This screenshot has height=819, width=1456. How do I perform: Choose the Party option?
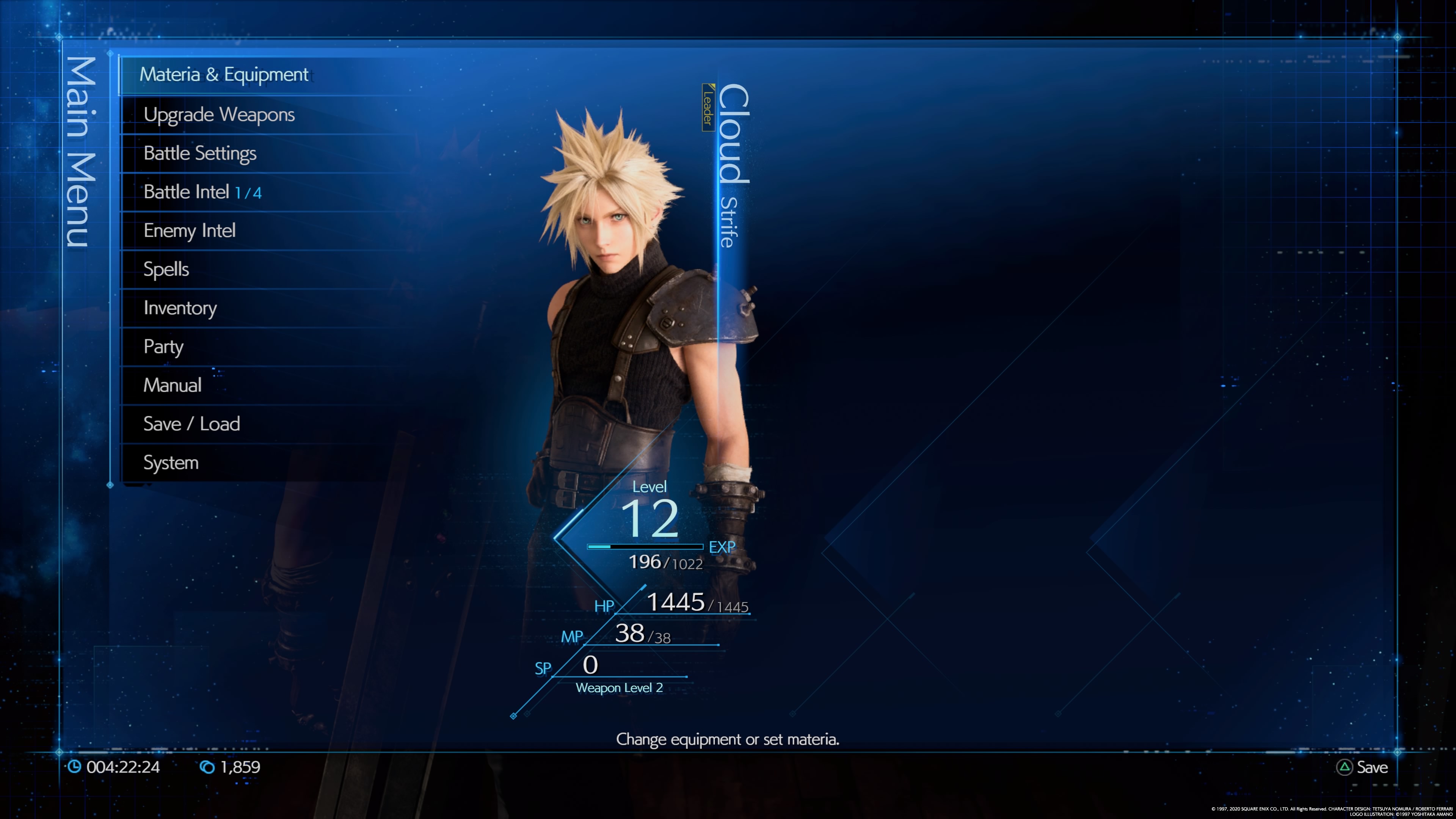163,347
